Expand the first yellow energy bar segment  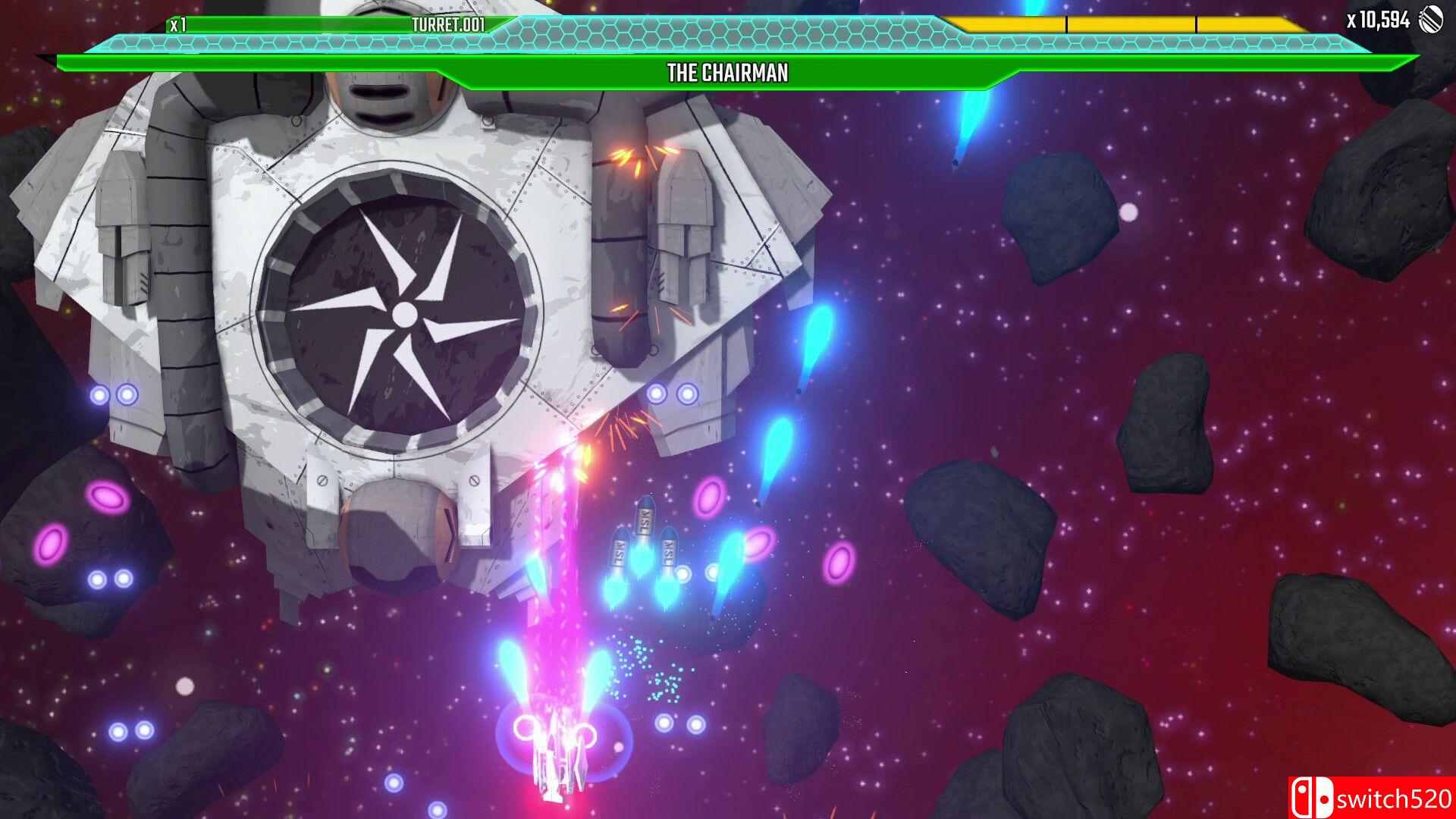[x=1009, y=23]
